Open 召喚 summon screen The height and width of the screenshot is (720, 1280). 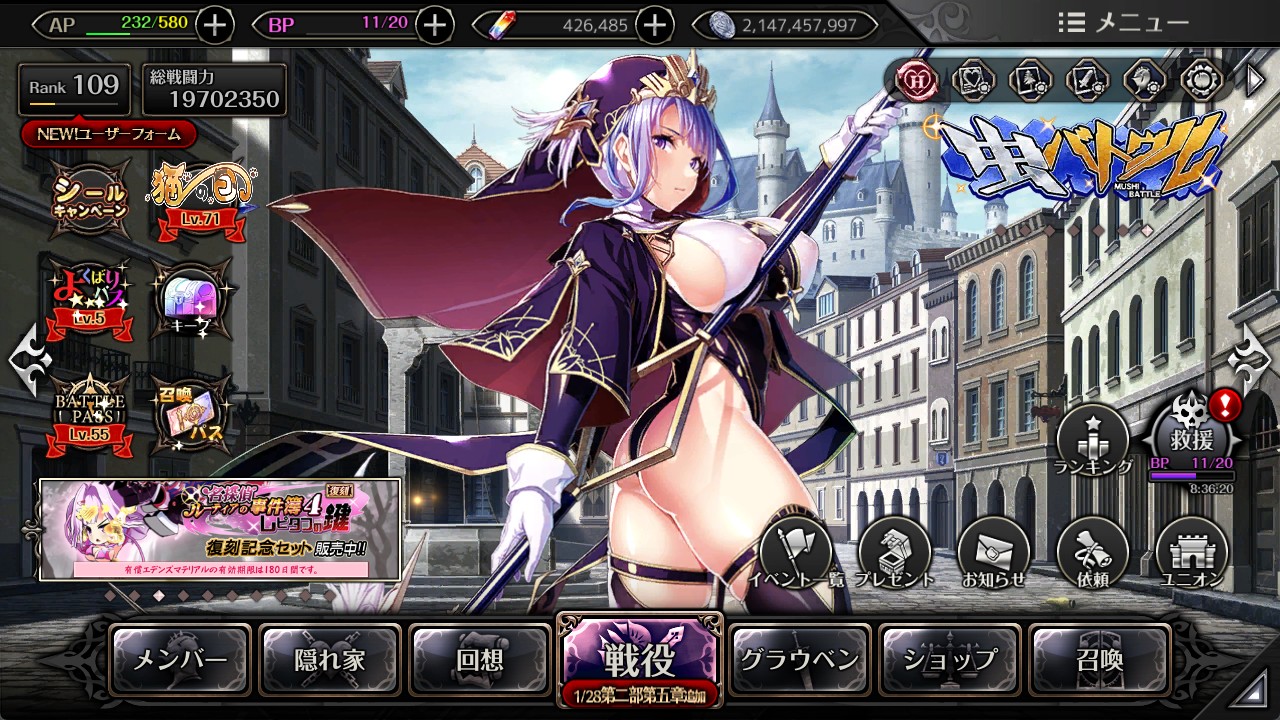click(x=1099, y=660)
